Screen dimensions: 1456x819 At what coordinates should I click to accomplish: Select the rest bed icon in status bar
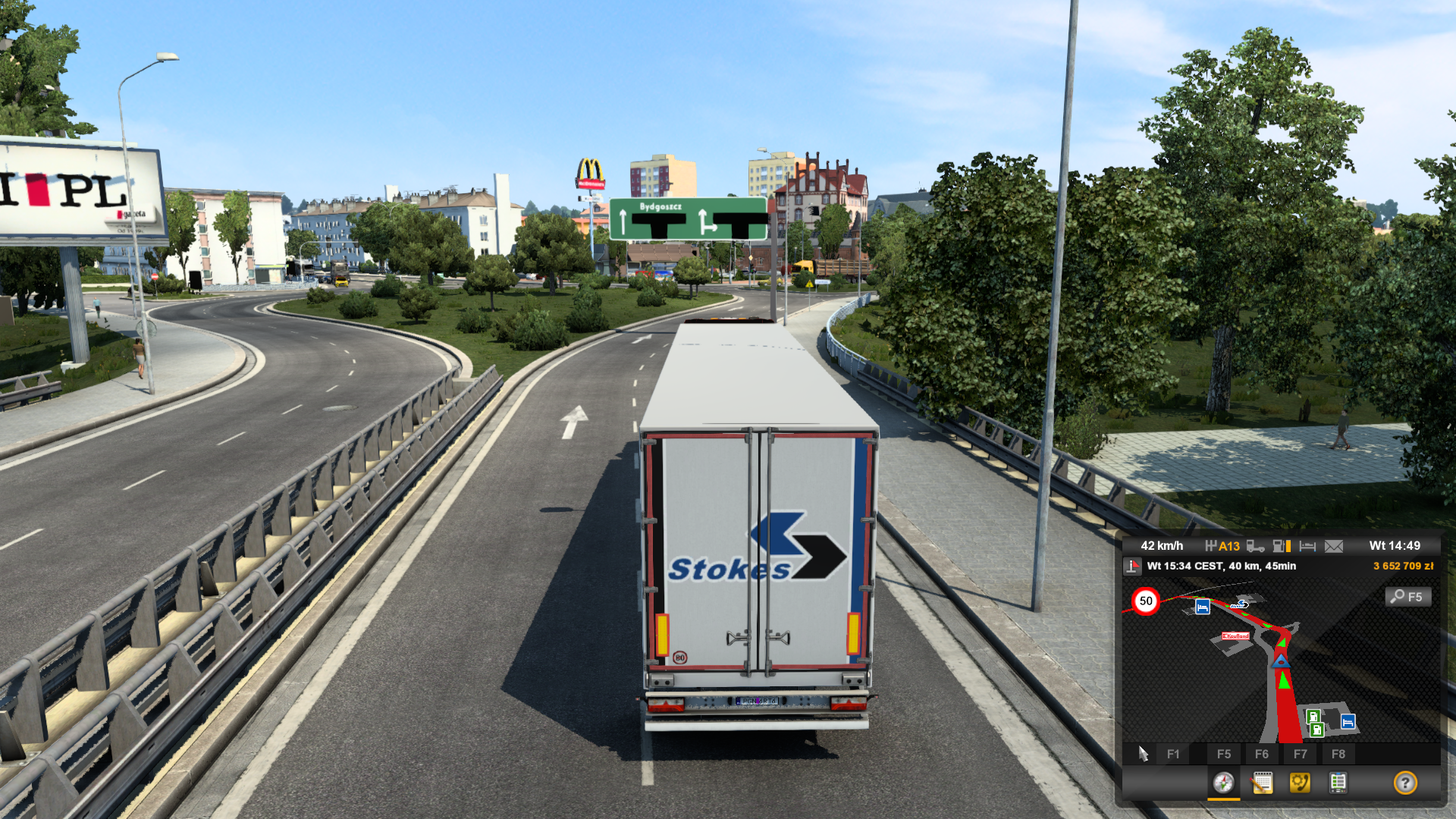click(1307, 546)
